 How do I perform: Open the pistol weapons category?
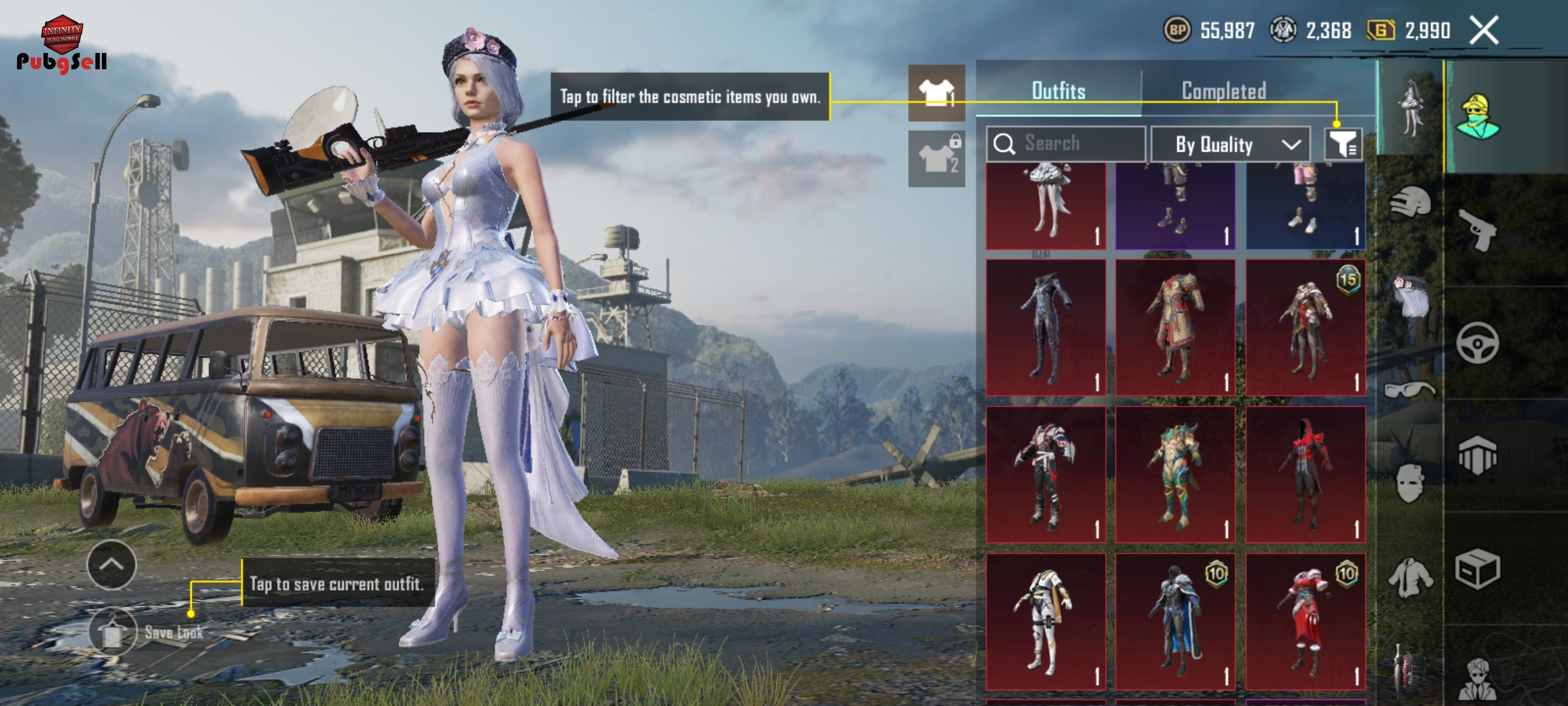click(x=1478, y=230)
